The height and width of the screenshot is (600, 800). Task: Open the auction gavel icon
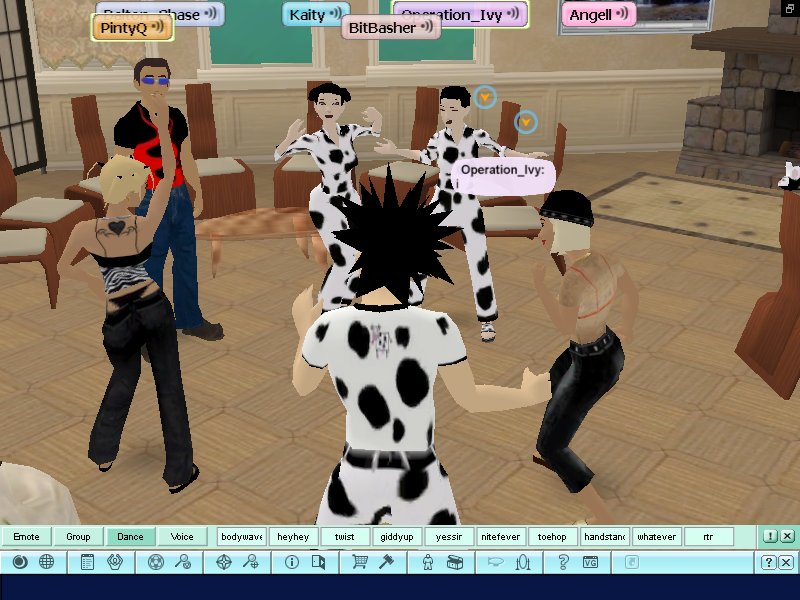tap(383, 563)
